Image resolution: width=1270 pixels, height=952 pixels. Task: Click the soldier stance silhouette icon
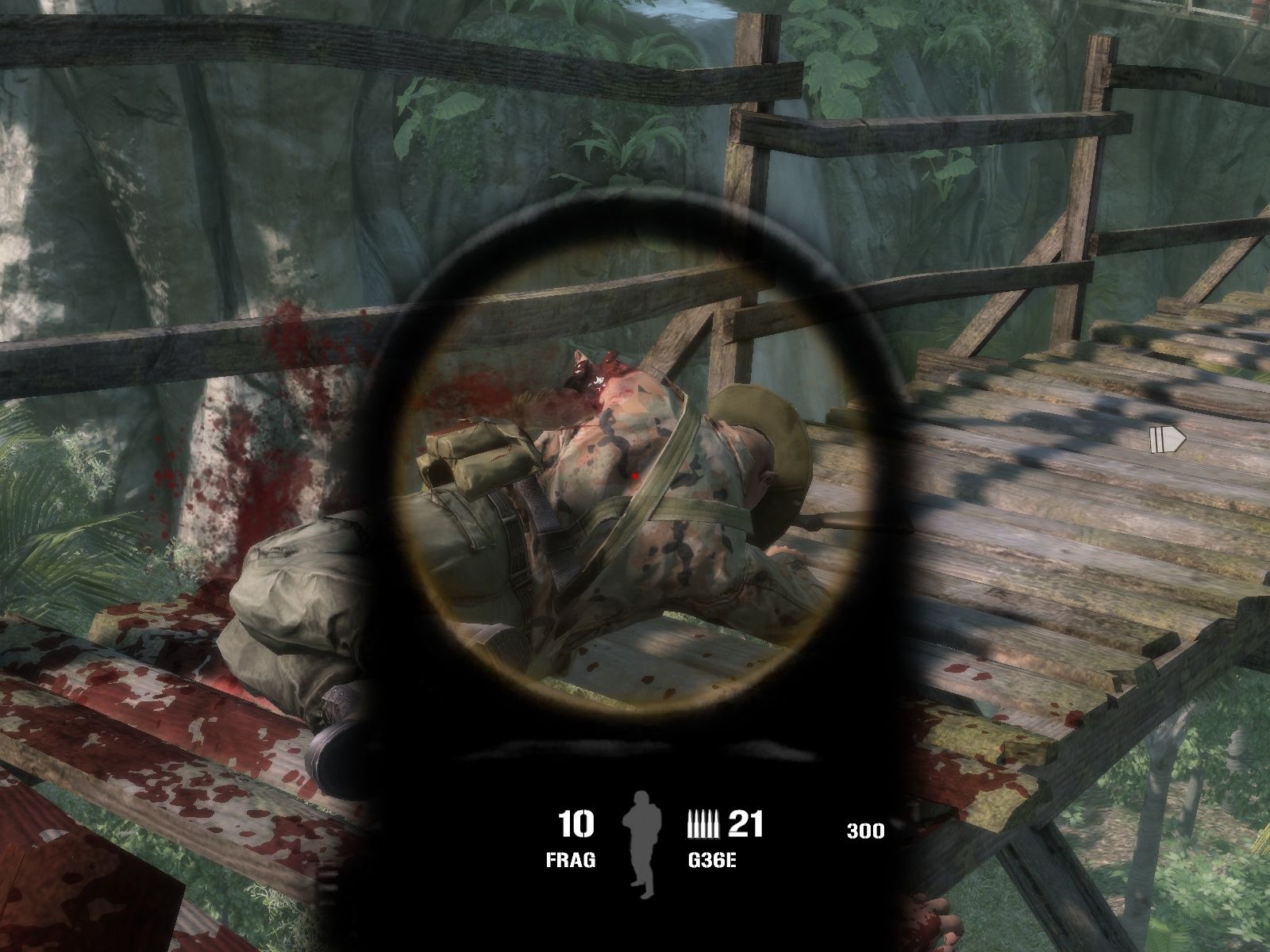[640, 846]
